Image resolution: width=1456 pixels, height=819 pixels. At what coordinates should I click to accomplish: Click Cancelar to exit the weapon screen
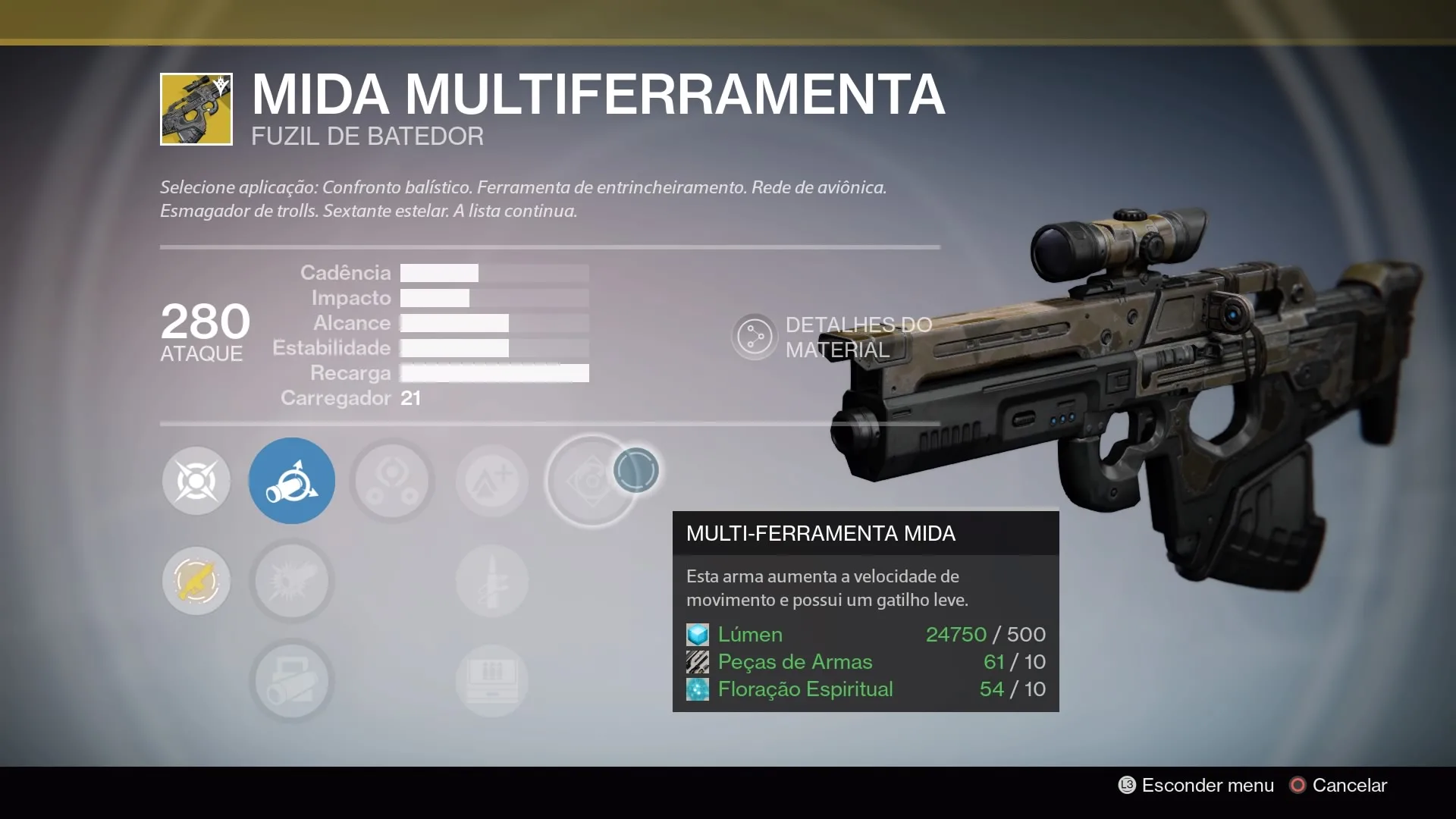point(1339,786)
